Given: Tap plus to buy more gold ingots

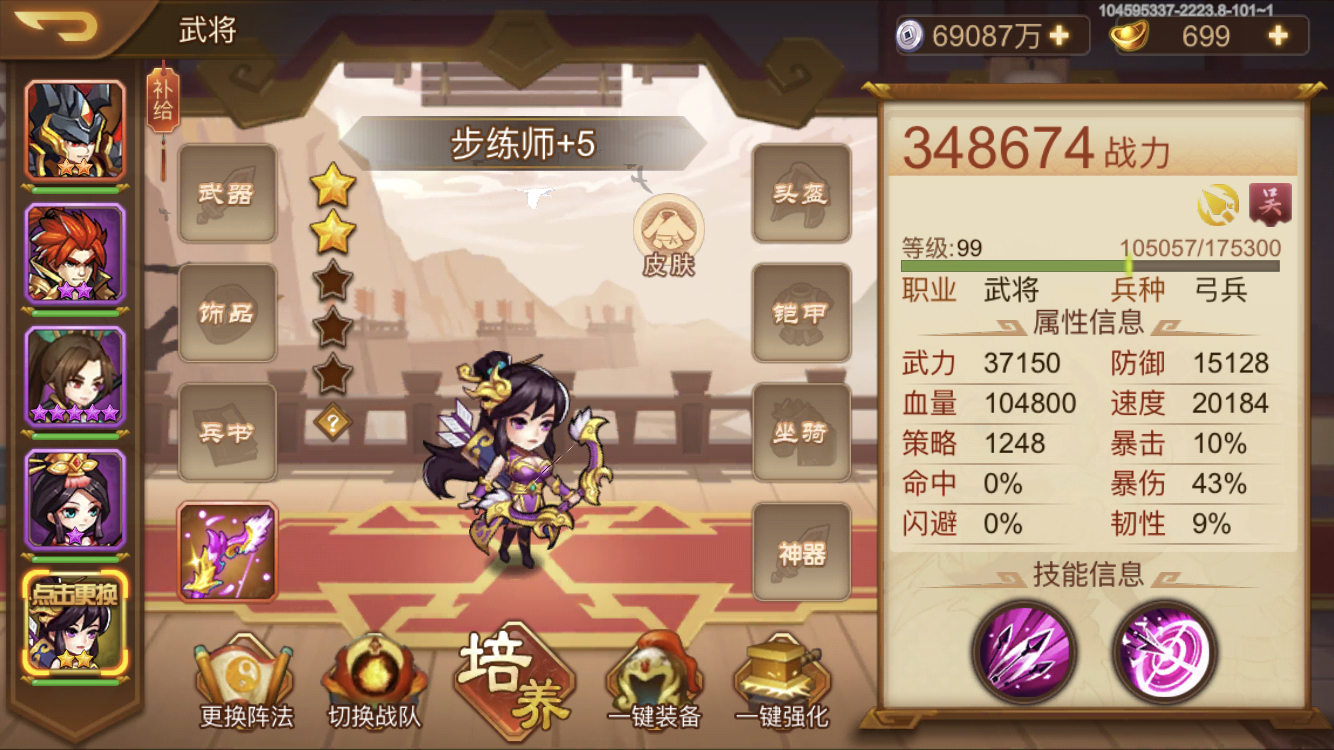Looking at the screenshot, I should click(1277, 36).
